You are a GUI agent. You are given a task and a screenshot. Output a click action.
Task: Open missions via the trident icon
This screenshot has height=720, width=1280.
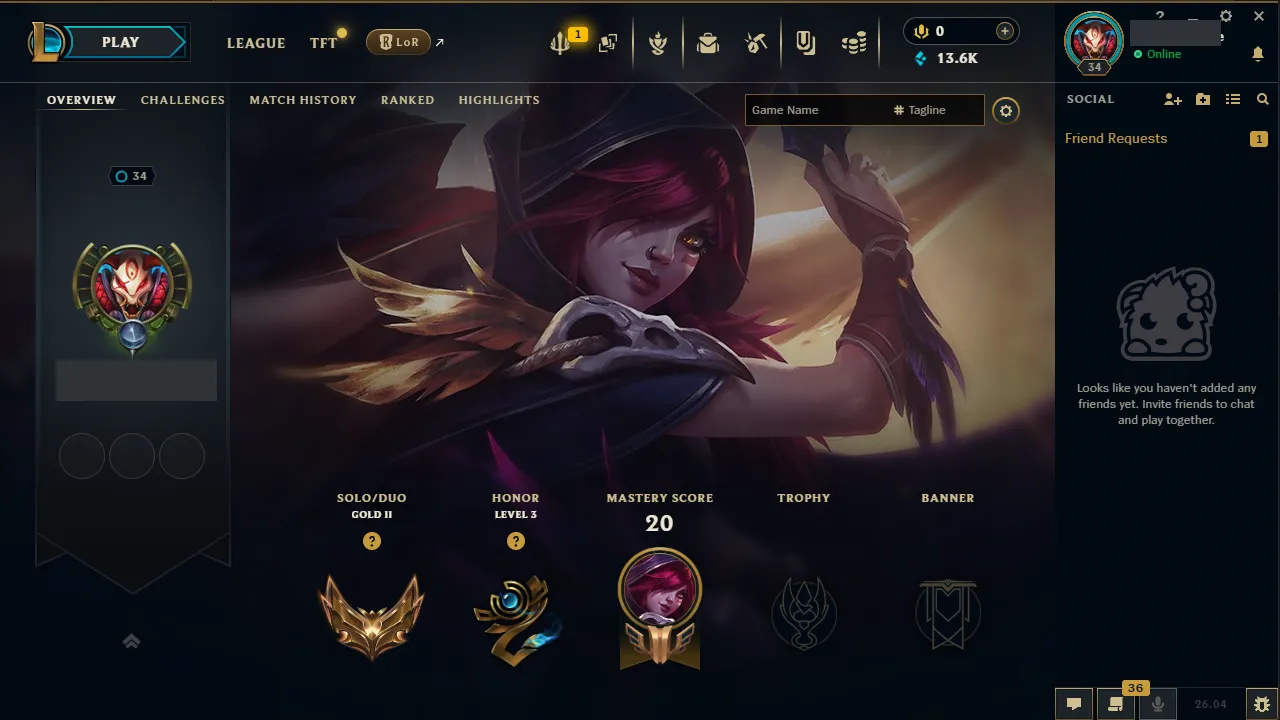560,42
